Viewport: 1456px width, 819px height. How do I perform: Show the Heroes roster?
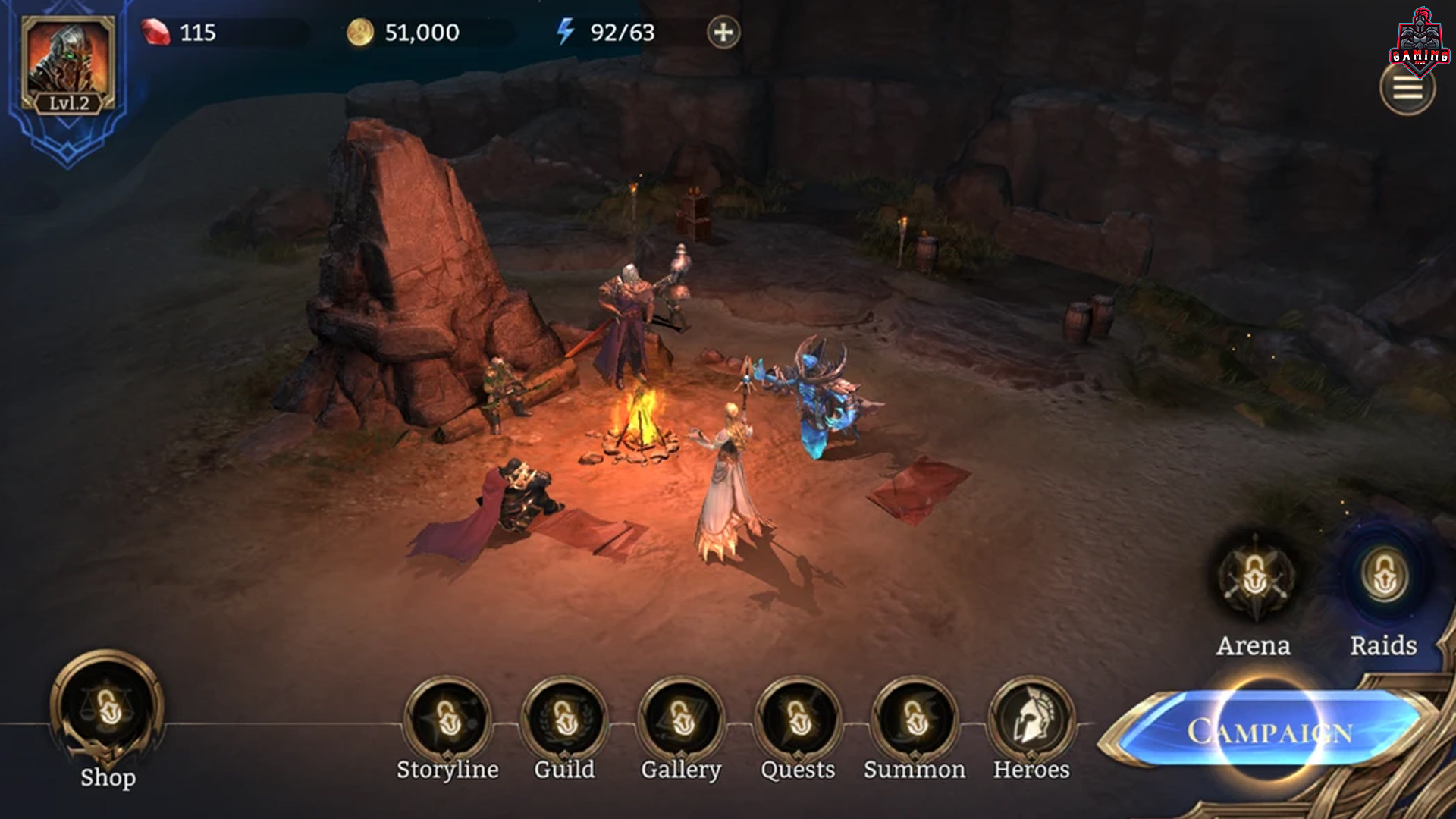click(x=1031, y=719)
